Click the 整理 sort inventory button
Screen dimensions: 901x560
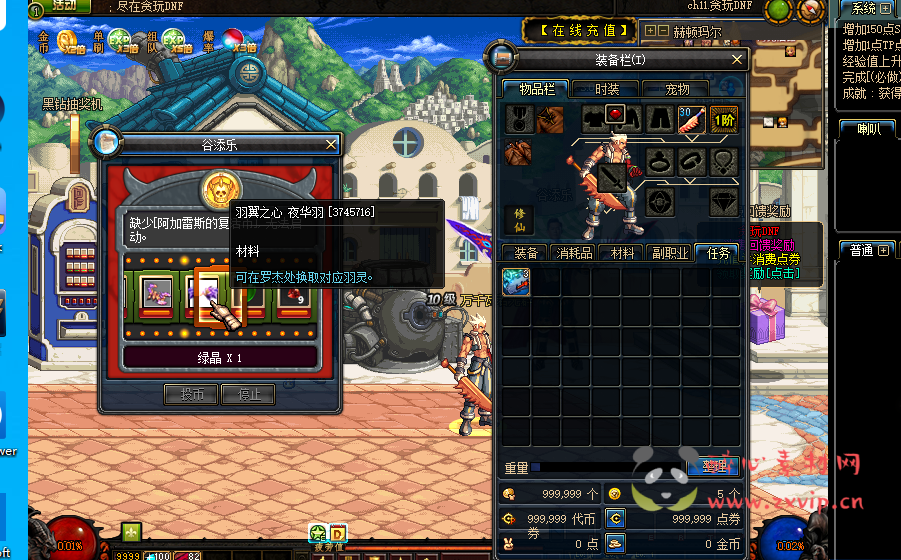pos(713,467)
